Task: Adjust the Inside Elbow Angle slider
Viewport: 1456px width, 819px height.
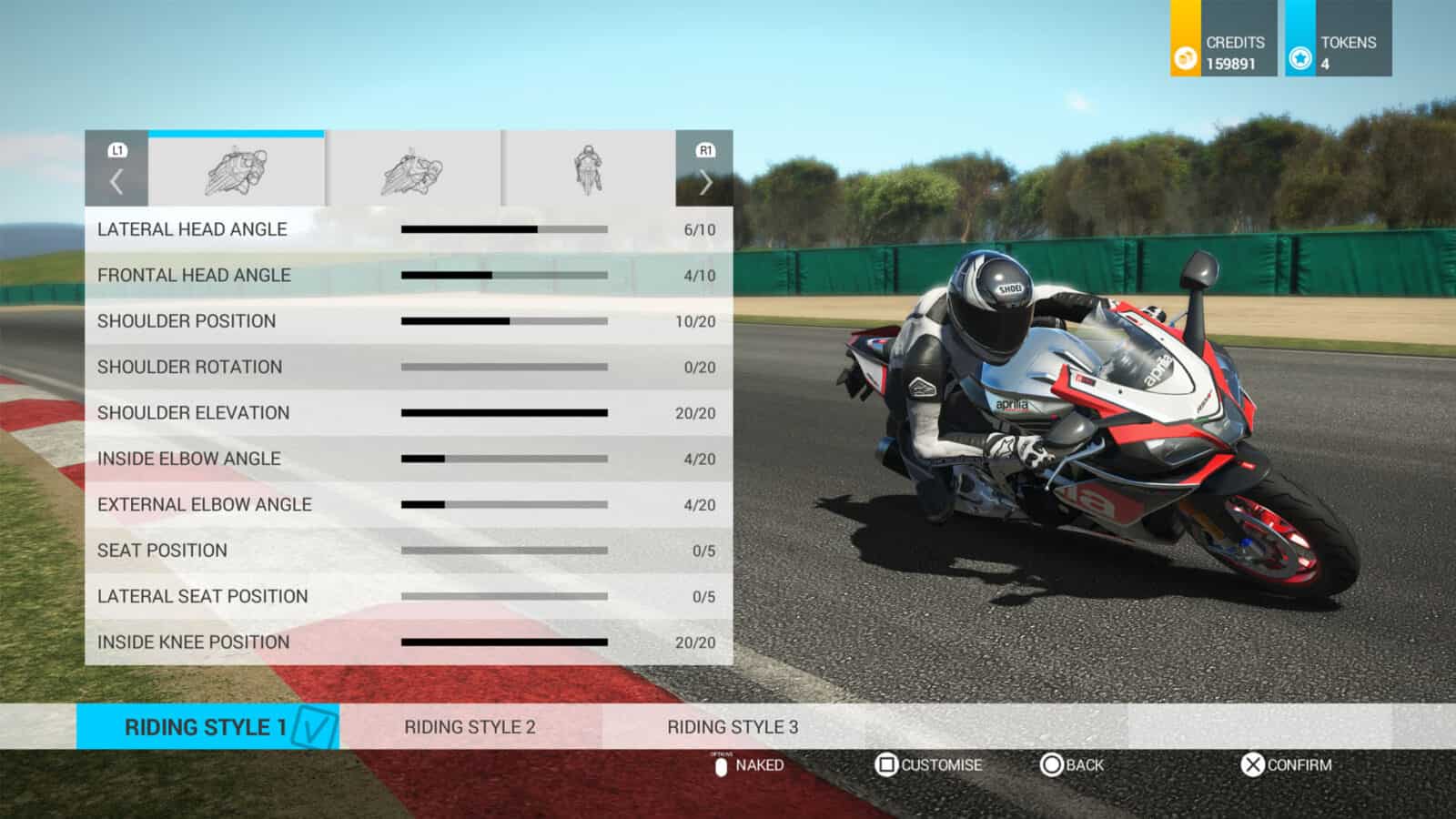Action: [x=504, y=459]
